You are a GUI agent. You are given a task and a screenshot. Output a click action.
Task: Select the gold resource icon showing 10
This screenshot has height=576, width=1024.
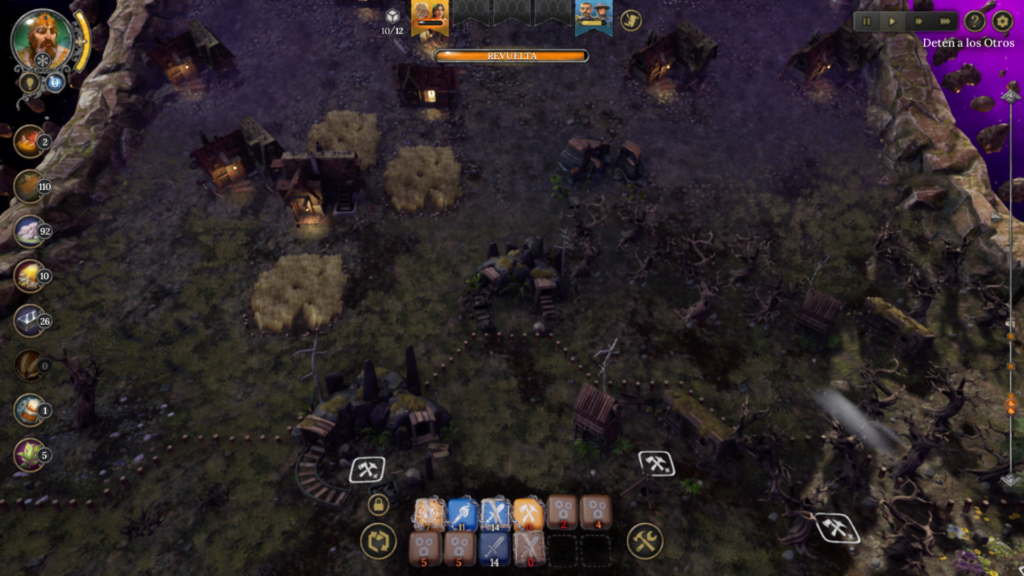(x=29, y=274)
